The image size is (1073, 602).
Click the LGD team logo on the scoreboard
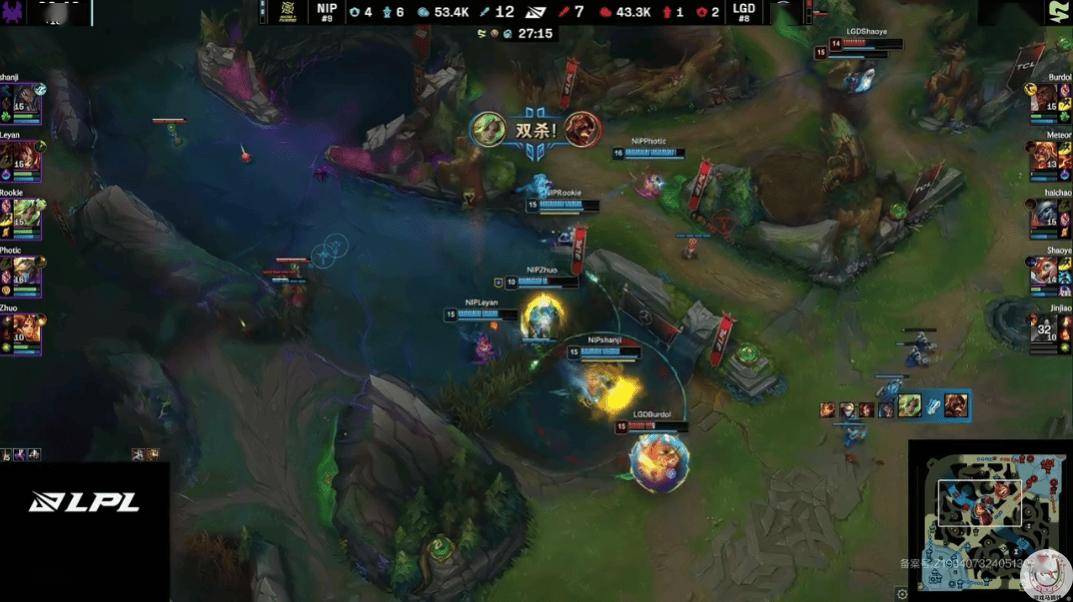(782, 12)
